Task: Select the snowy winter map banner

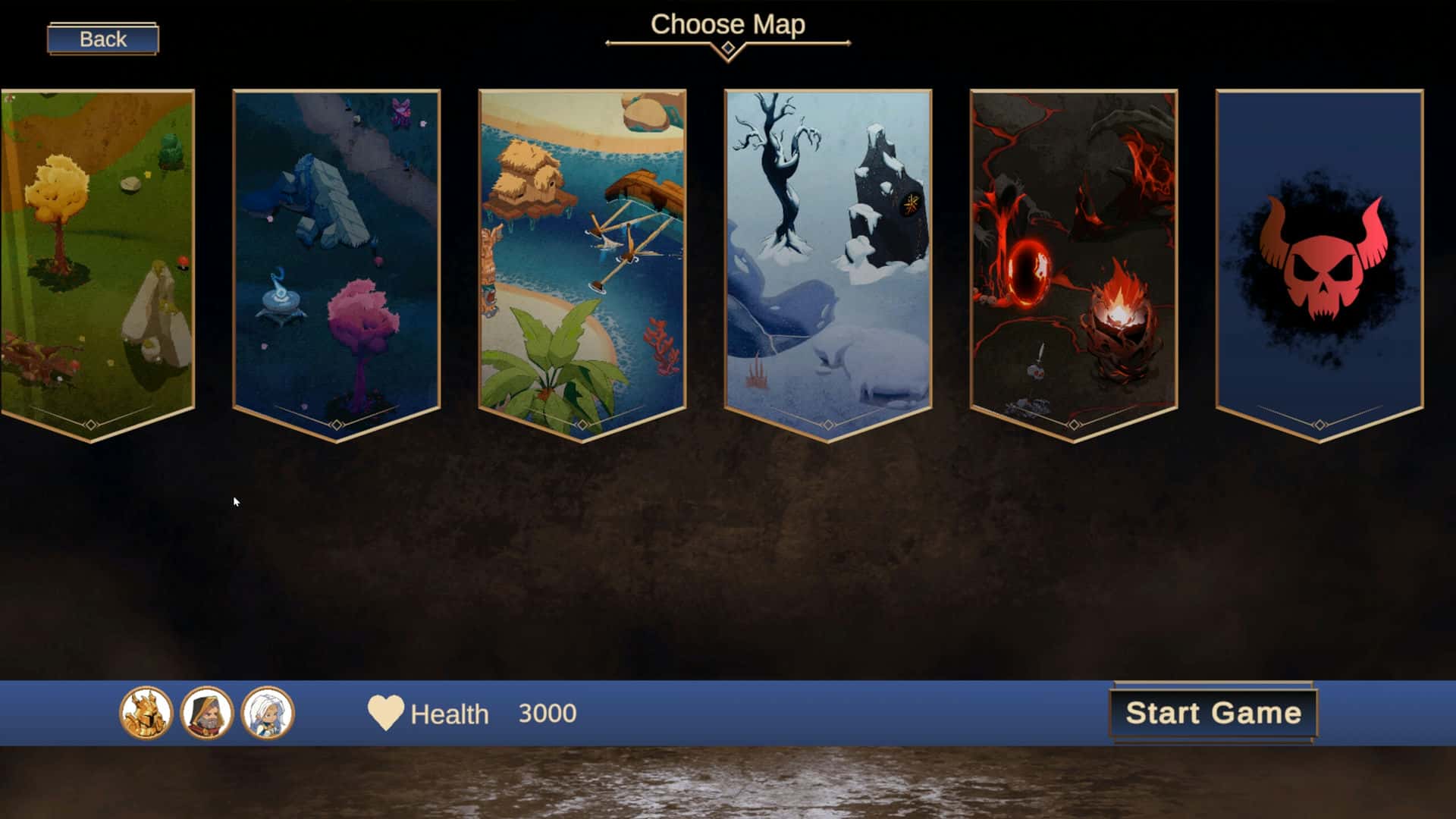Action: [827, 258]
